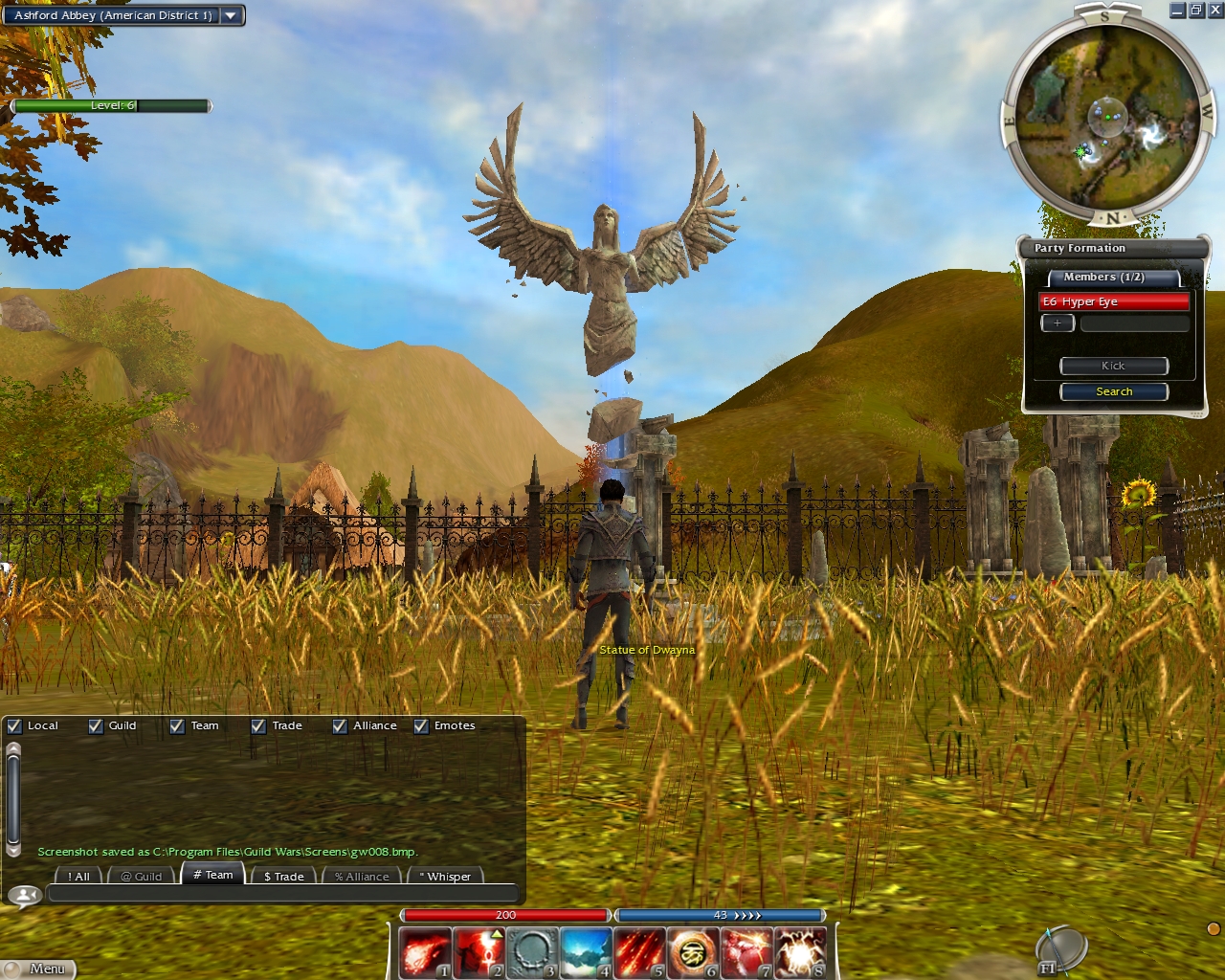The image size is (1225, 980).
Task: Switch to the All chat channel tab
Action: tap(78, 876)
